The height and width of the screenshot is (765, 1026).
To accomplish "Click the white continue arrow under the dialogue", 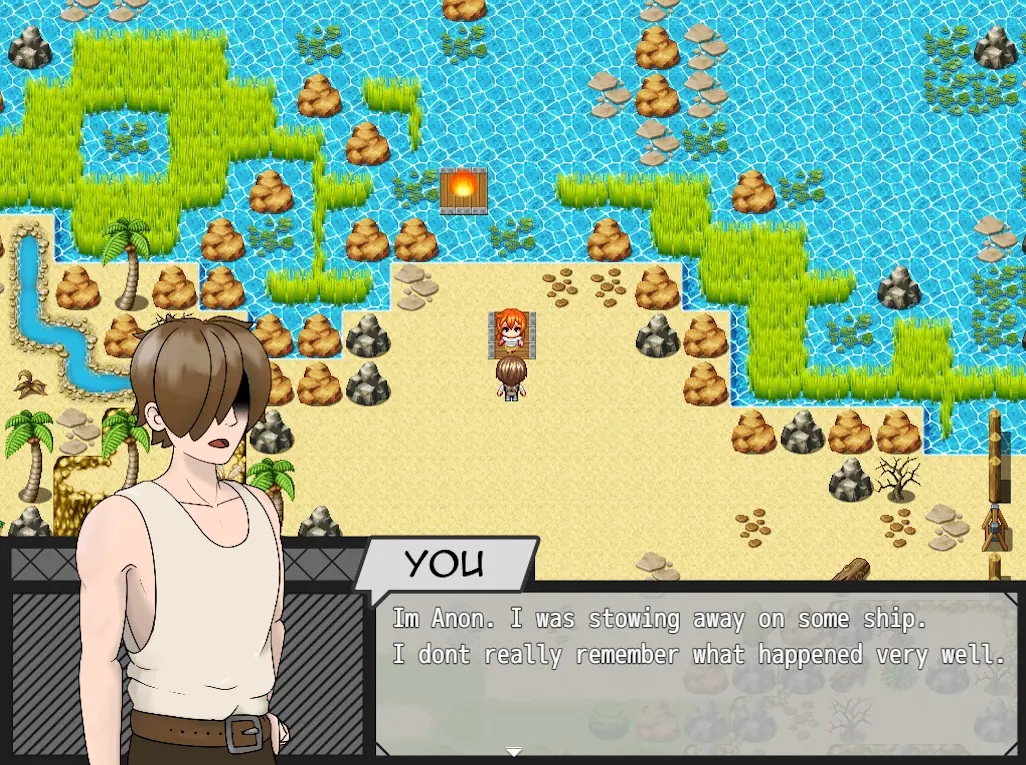I will 514,751.
